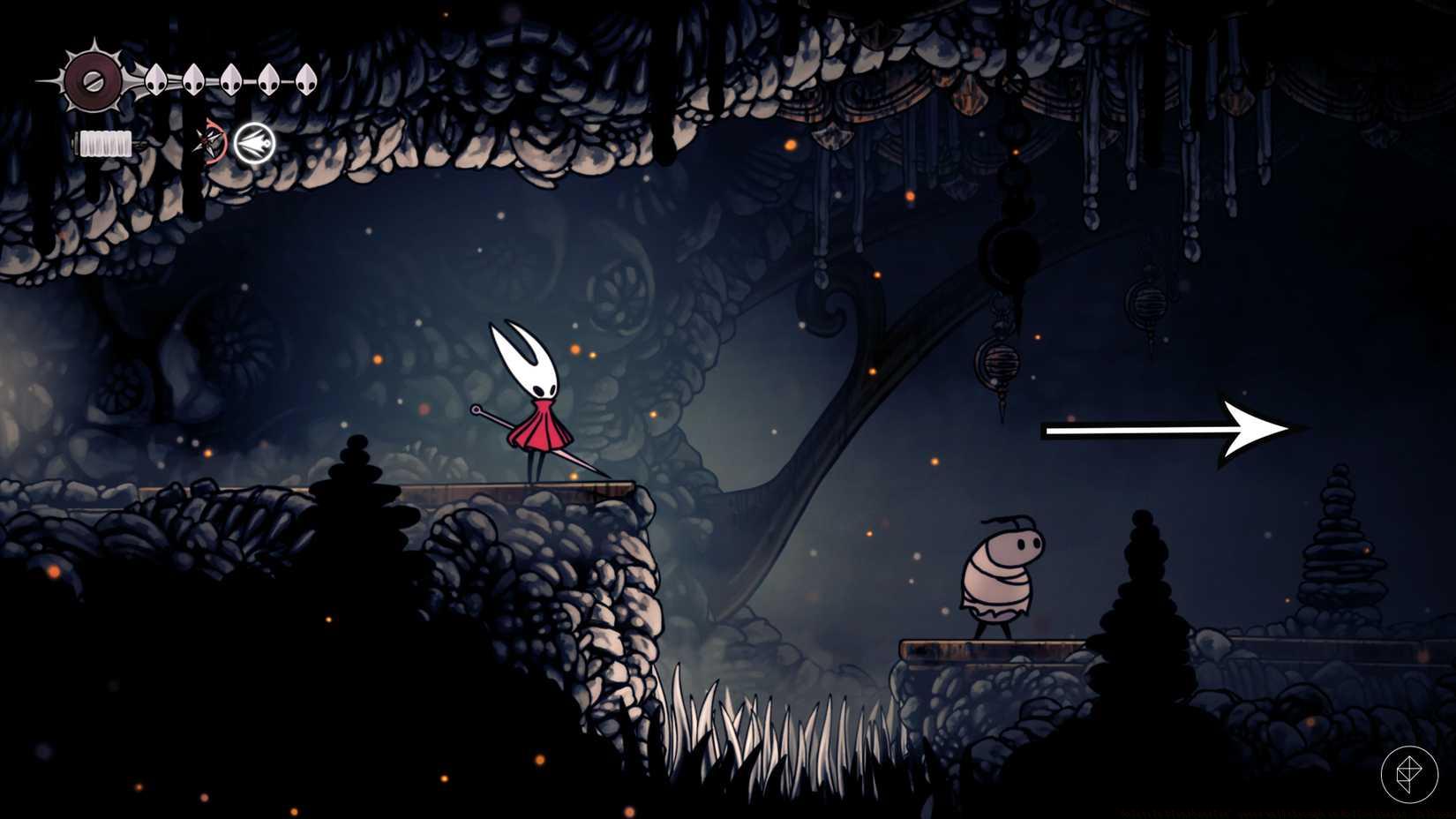Click the last mask in the health chain
This screenshot has width=1456, height=819.
pyautogui.click(x=304, y=79)
